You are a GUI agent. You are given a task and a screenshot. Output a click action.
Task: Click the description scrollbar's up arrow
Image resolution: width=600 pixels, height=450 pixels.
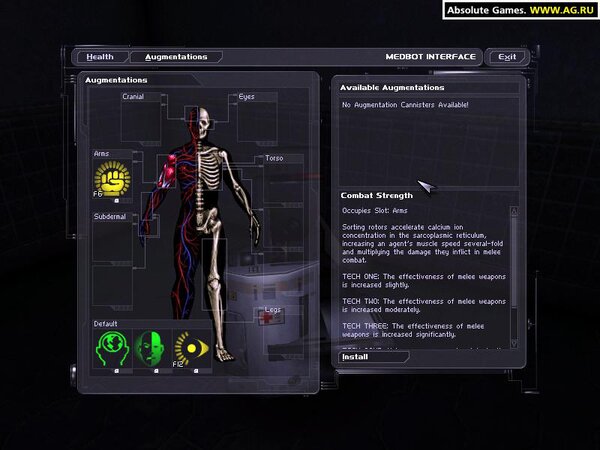point(514,211)
